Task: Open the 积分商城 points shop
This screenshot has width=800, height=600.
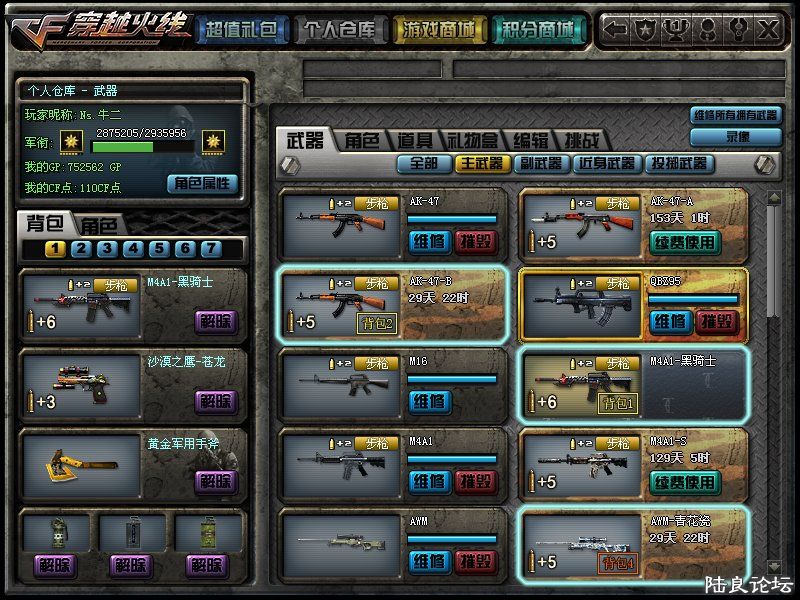Action: 538,30
